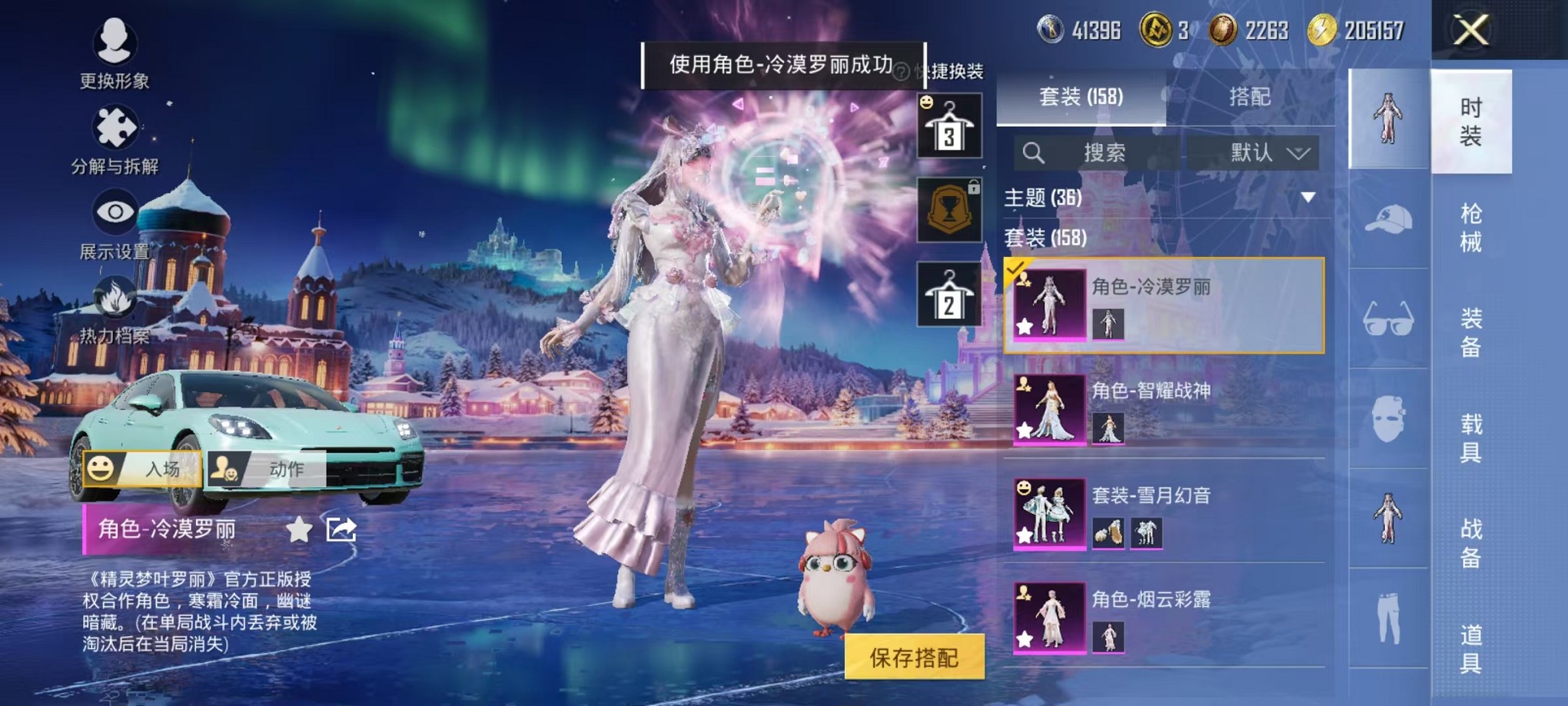Open the trophy achievement icon near the character

click(x=948, y=210)
